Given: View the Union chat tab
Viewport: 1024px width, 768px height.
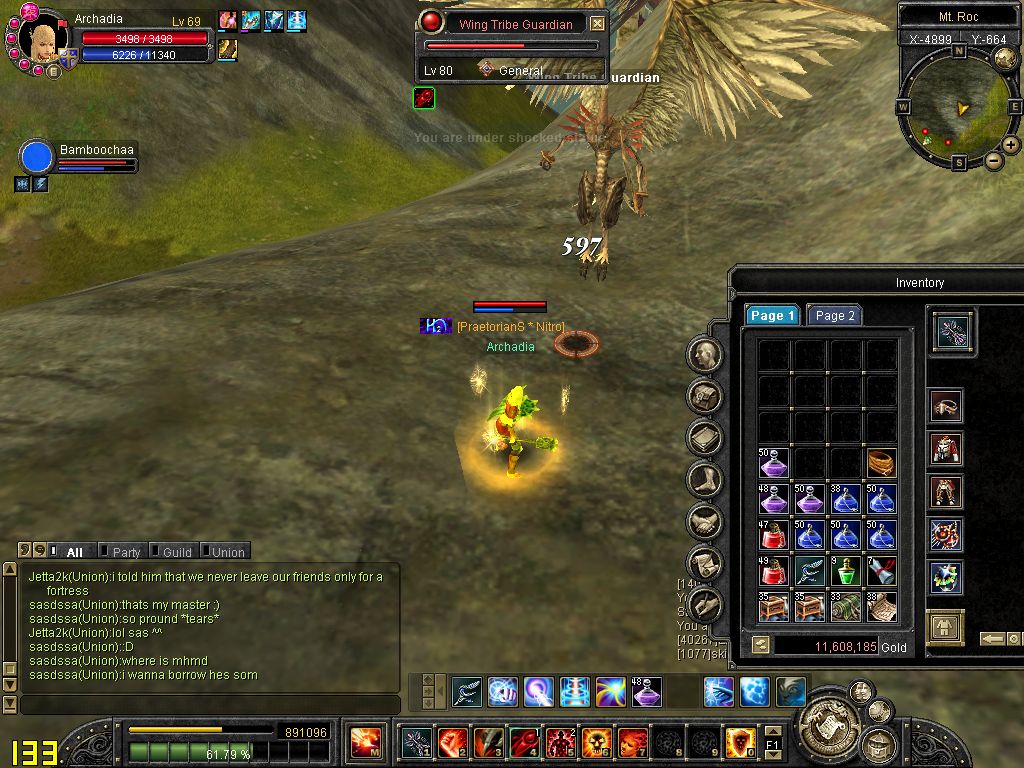Looking at the screenshot, I should point(228,551).
